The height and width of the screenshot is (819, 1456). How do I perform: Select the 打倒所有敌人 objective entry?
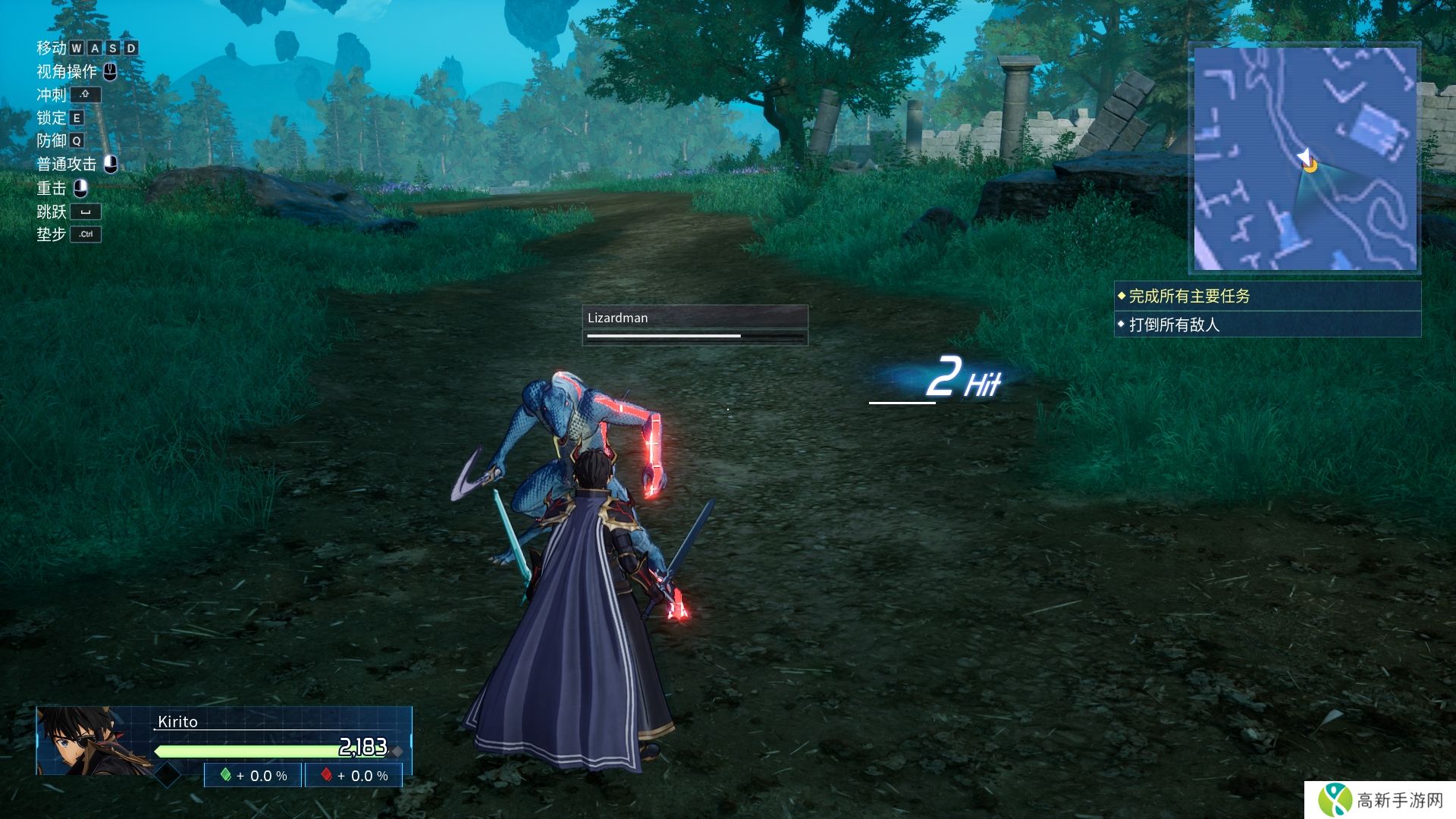click(1266, 325)
